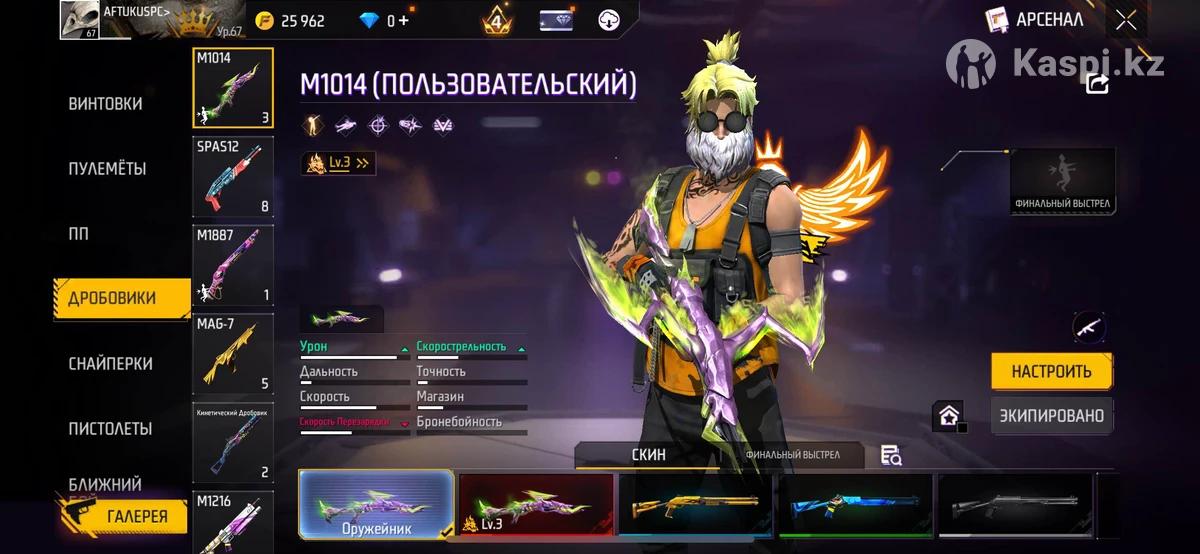
Task: Close the Arsenal screen
Action: click(x=1126, y=20)
